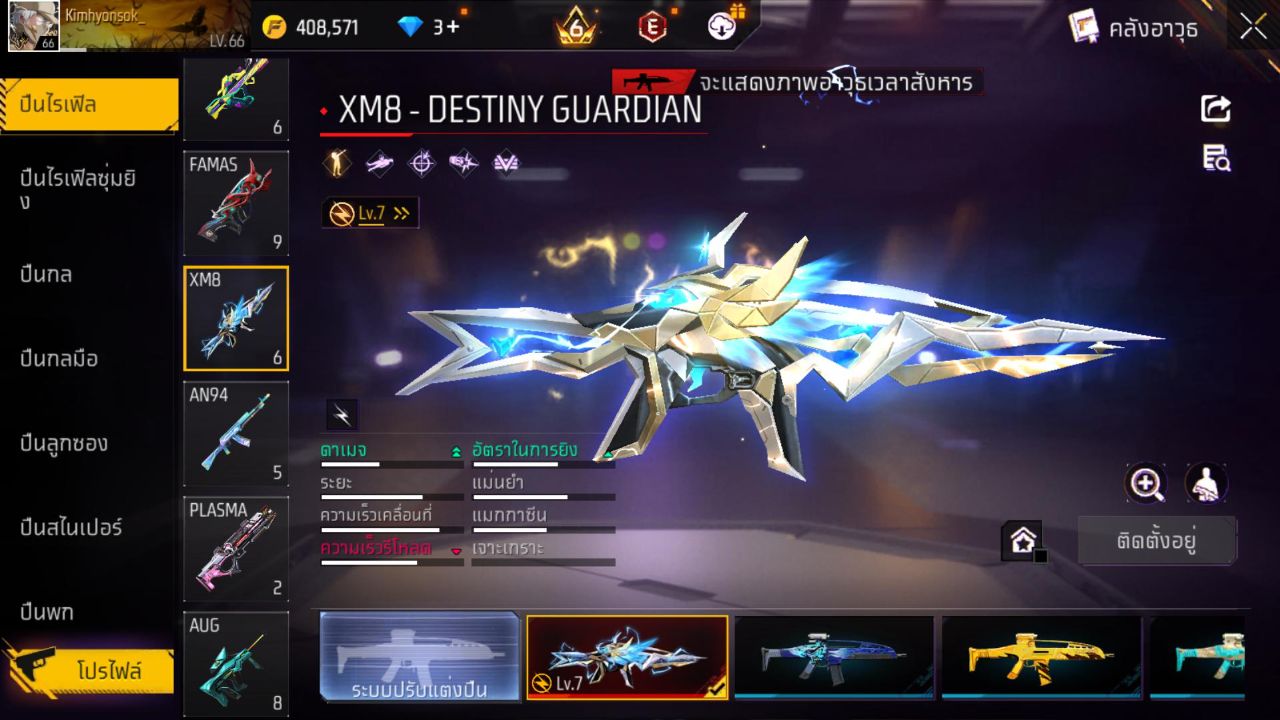Open the Lv.7 skin upgrade button

[370, 213]
